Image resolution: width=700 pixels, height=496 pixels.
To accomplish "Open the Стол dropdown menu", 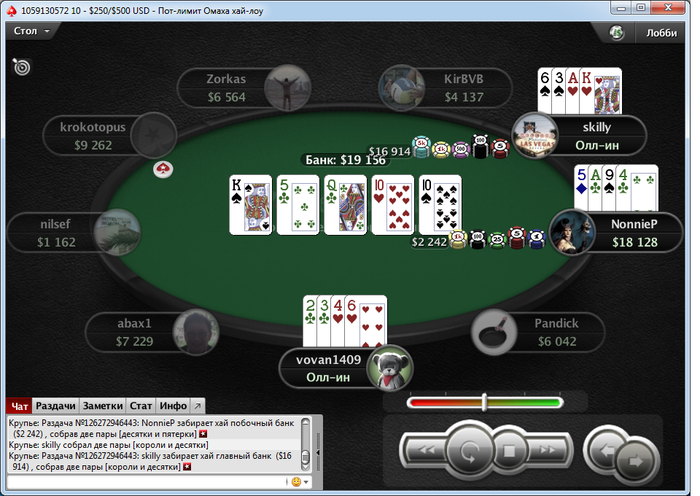I will [x=30, y=31].
